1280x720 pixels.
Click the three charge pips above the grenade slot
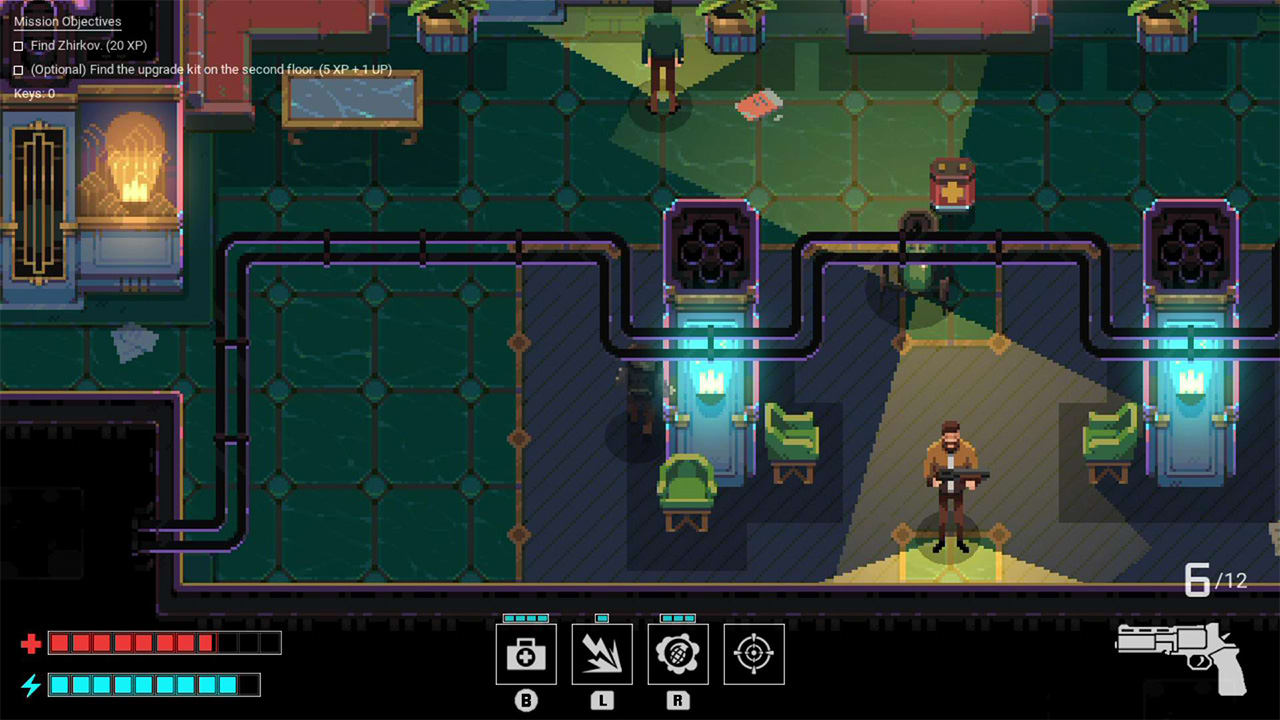(x=678, y=619)
